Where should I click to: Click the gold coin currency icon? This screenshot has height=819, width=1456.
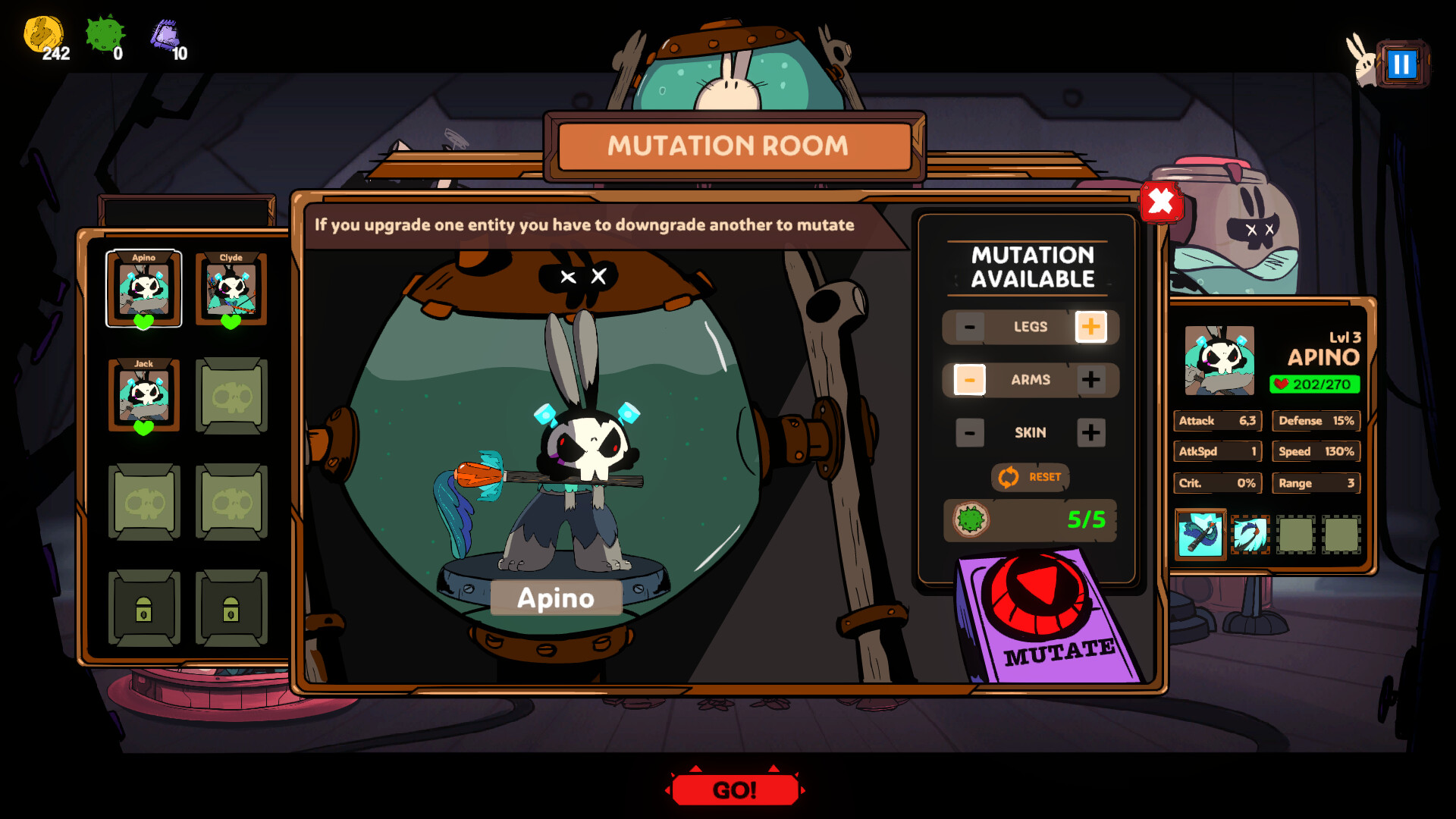coord(44,34)
